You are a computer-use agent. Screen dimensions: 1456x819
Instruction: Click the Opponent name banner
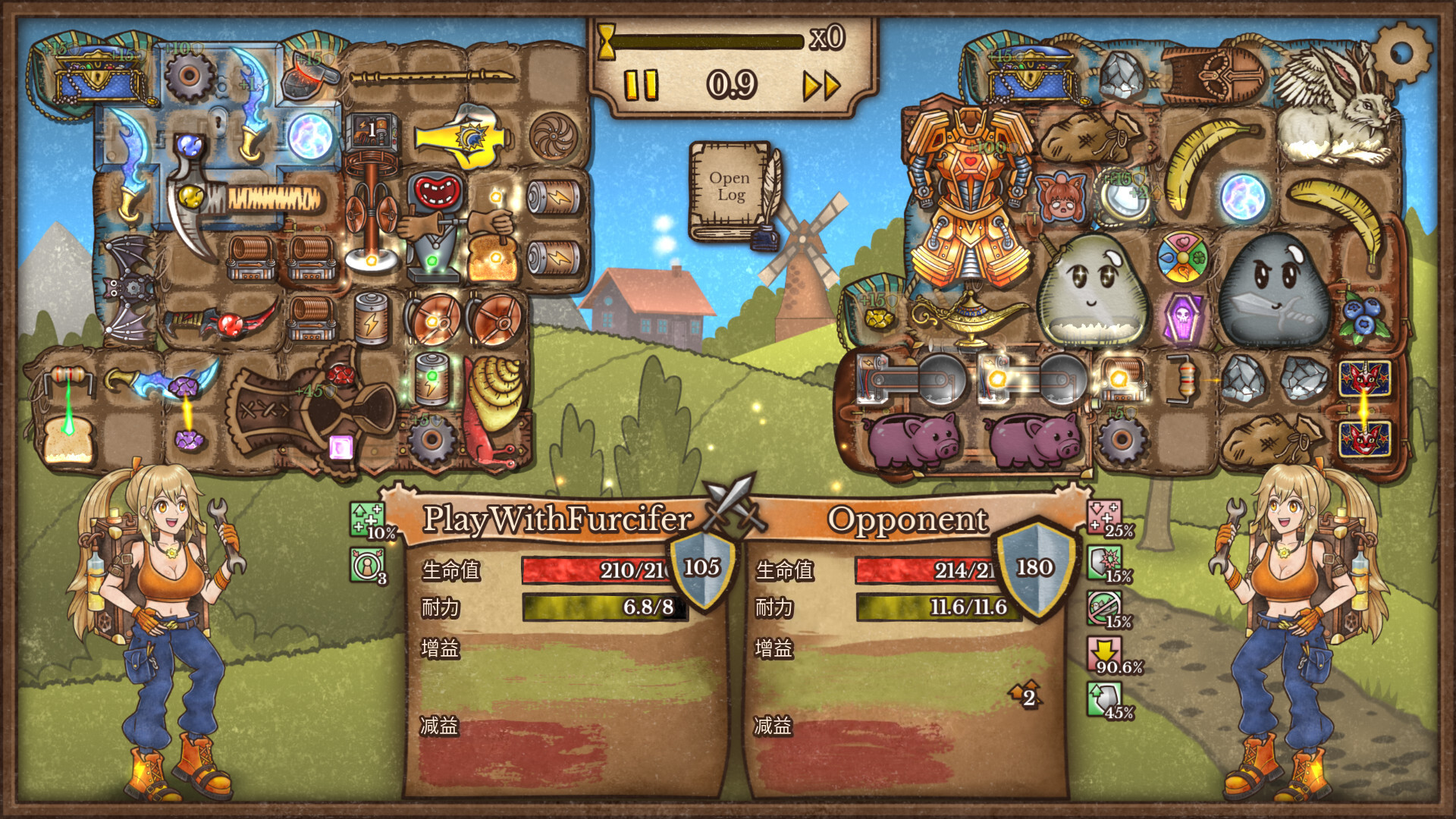(x=907, y=520)
